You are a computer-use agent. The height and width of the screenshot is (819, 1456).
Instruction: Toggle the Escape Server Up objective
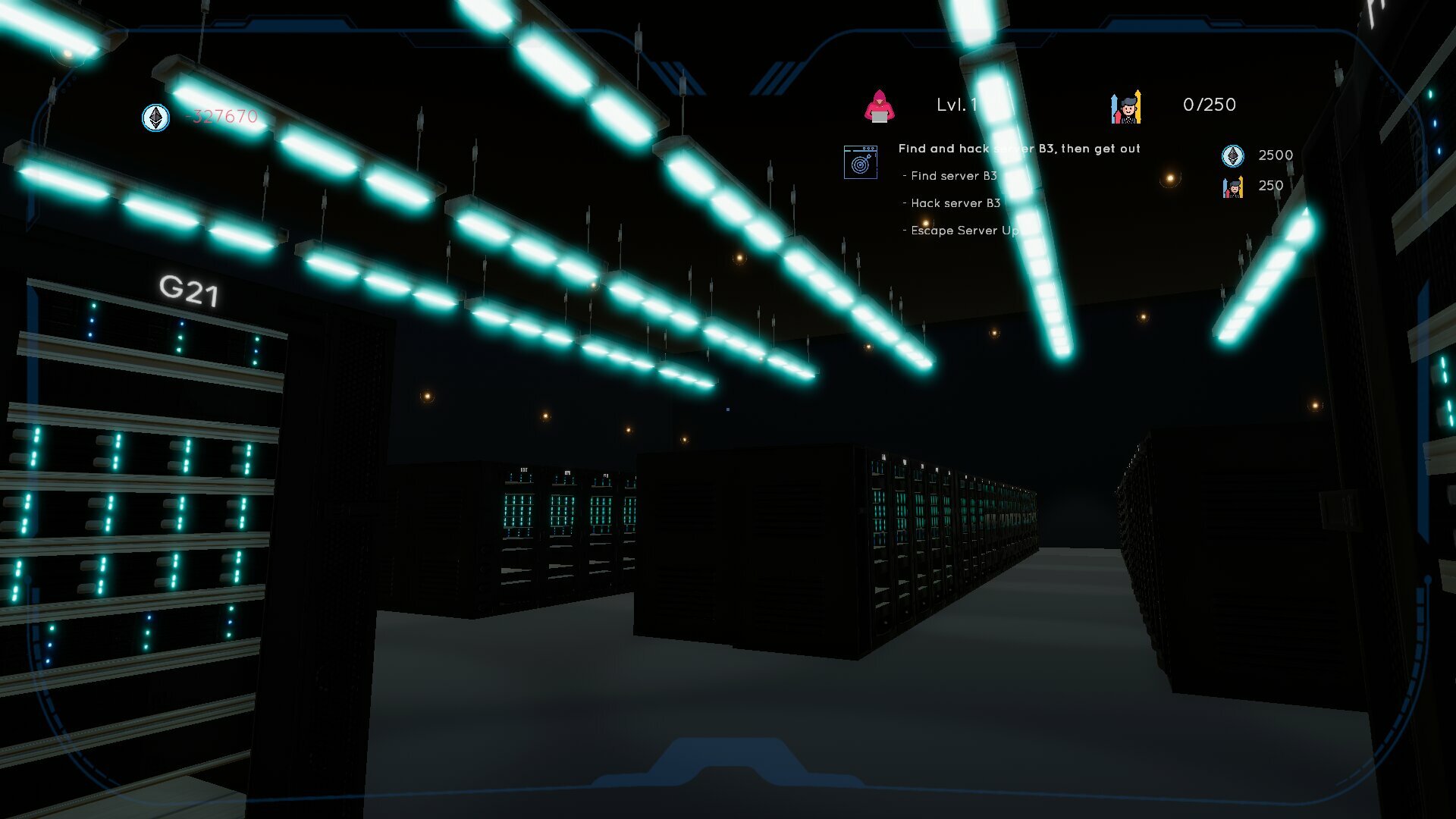click(963, 231)
